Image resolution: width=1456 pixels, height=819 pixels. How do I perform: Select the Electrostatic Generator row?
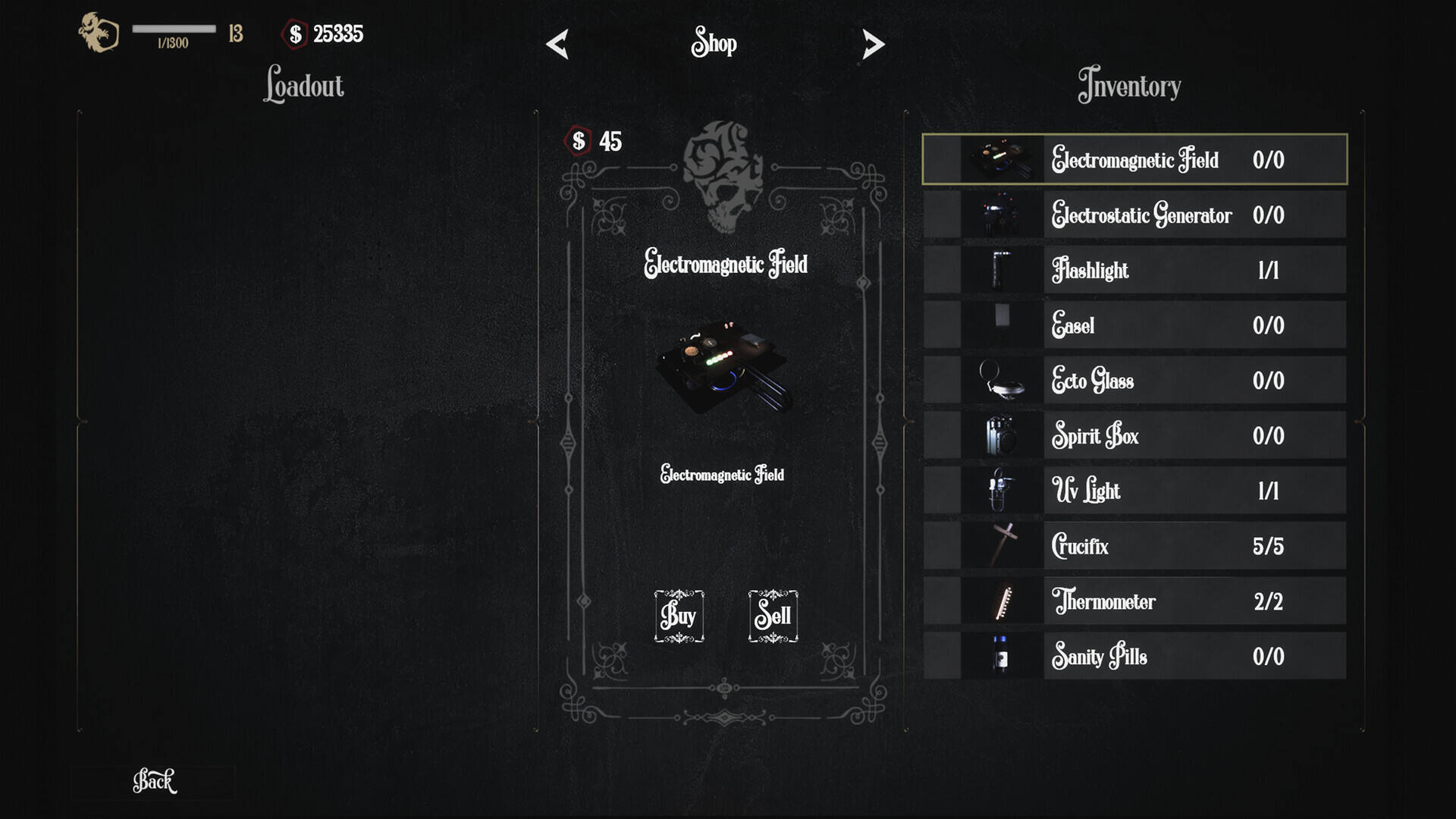pos(1134,215)
